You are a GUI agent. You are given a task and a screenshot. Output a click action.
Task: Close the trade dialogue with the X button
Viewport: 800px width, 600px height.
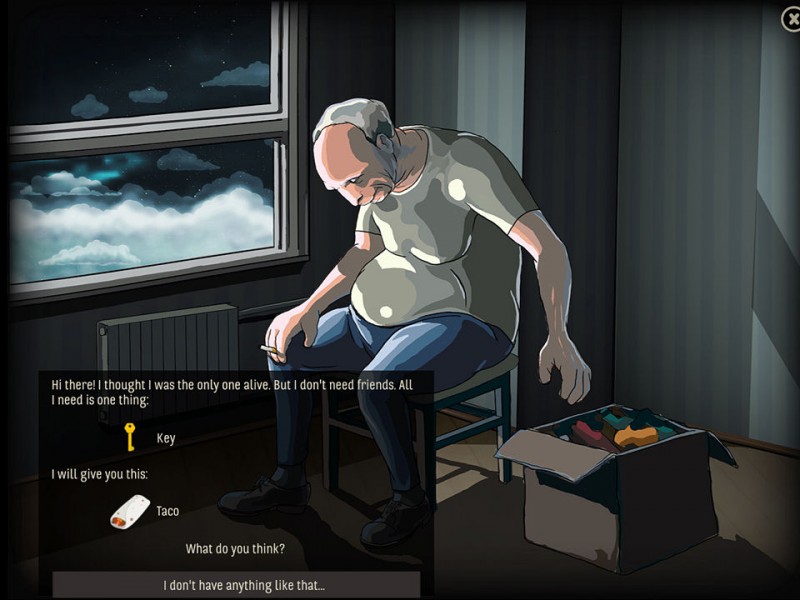tap(790, 18)
